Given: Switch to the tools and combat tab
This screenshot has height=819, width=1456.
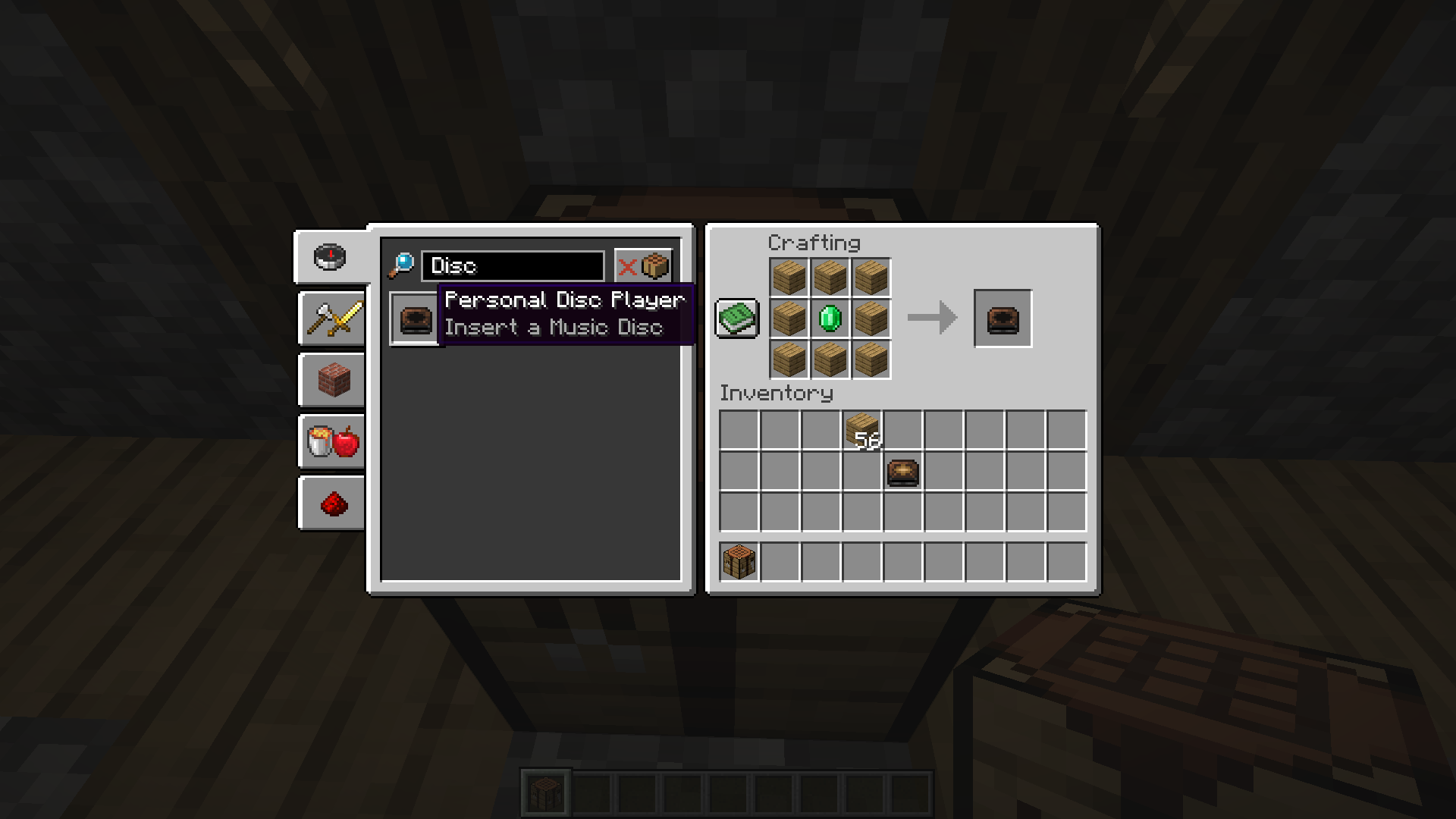Looking at the screenshot, I should pyautogui.click(x=333, y=318).
